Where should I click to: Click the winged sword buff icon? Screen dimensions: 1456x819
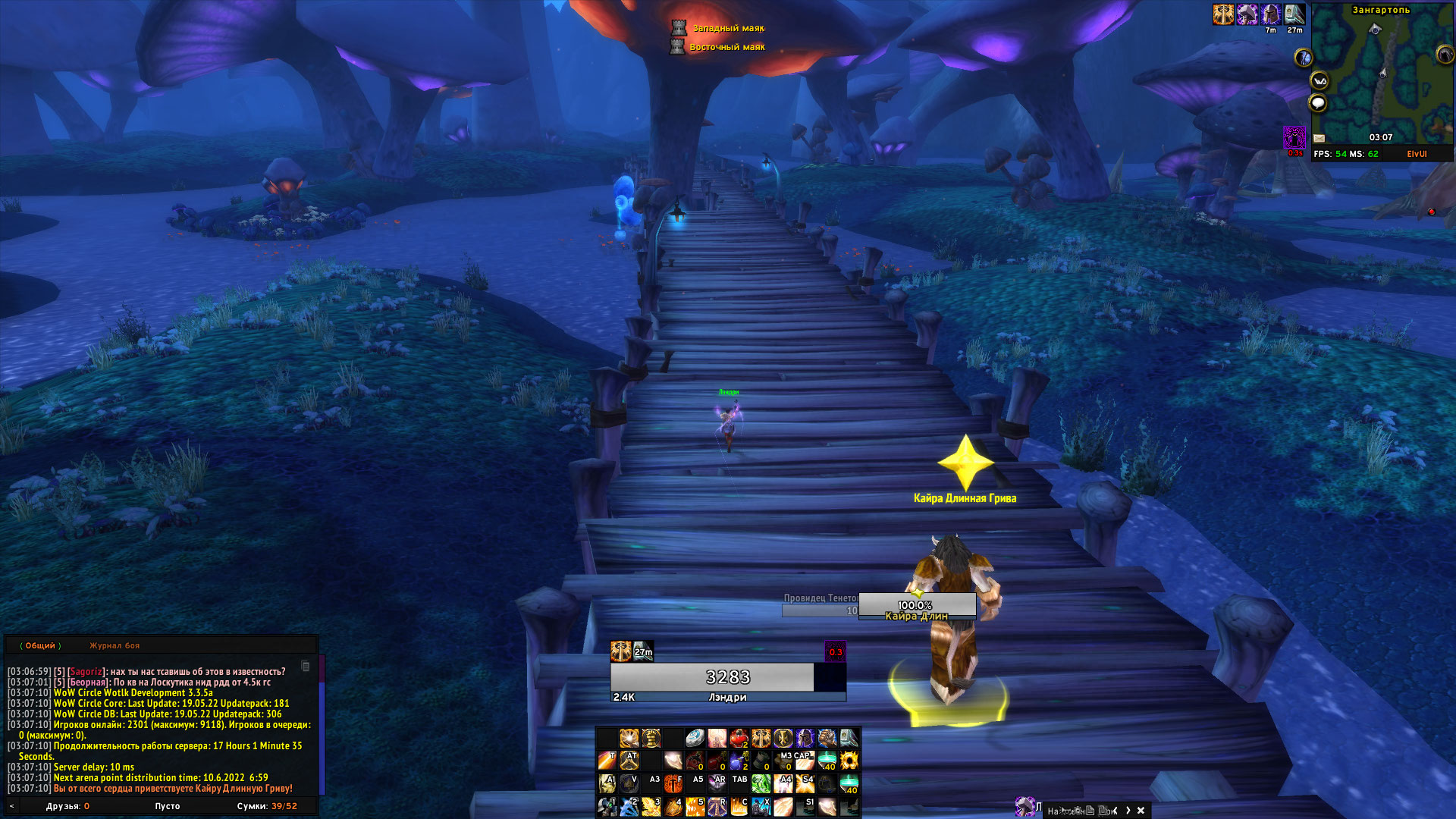[1222, 14]
